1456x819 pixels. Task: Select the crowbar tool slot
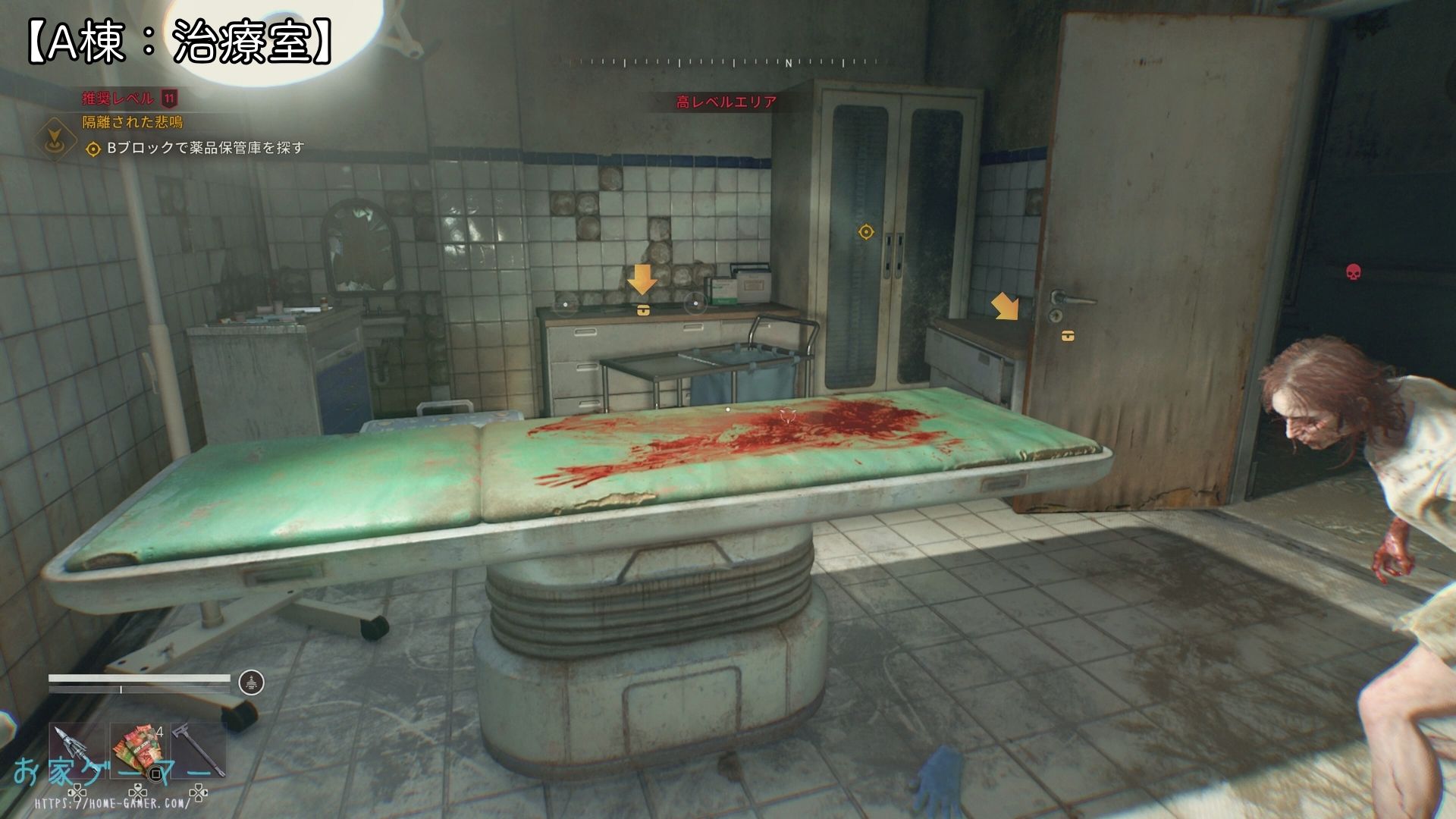[199, 749]
